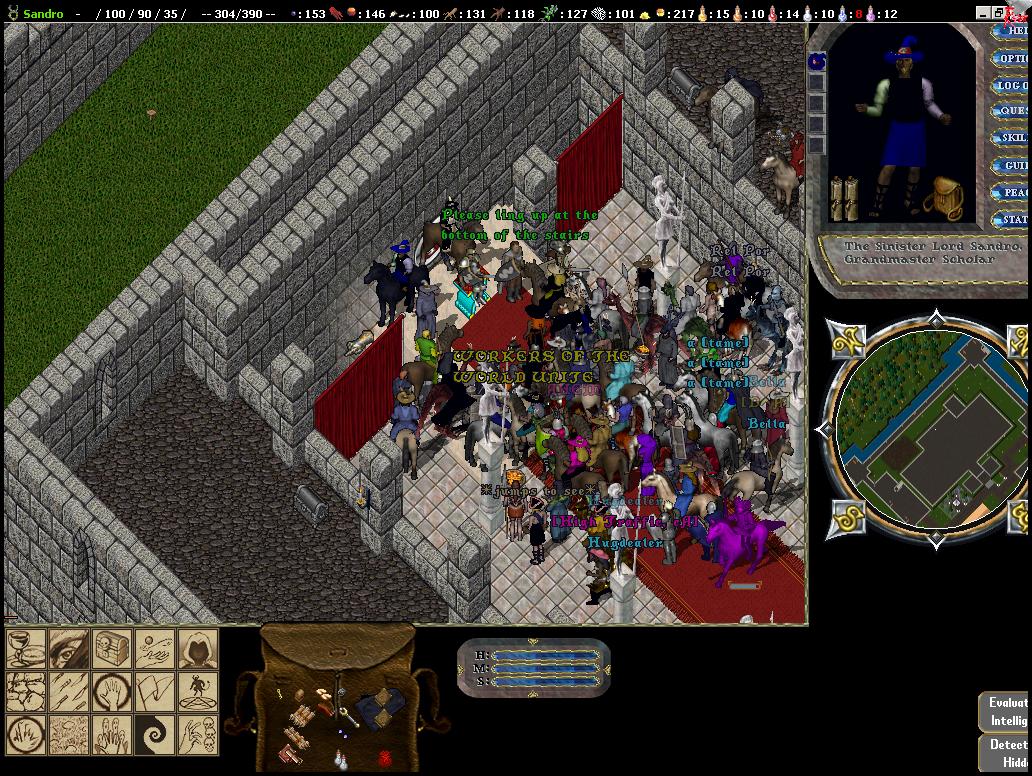Select the red reagent in the backpack

[385, 758]
